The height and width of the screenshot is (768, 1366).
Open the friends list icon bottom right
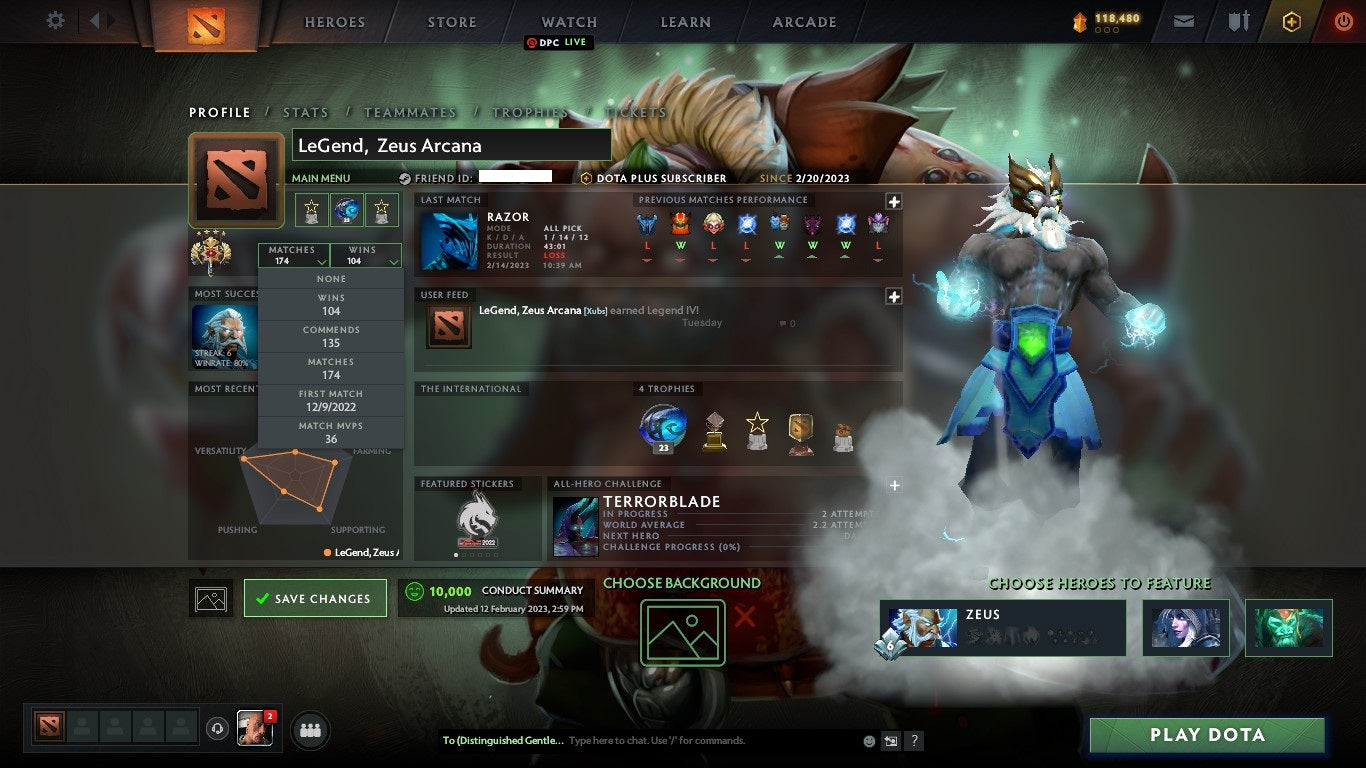click(x=309, y=730)
